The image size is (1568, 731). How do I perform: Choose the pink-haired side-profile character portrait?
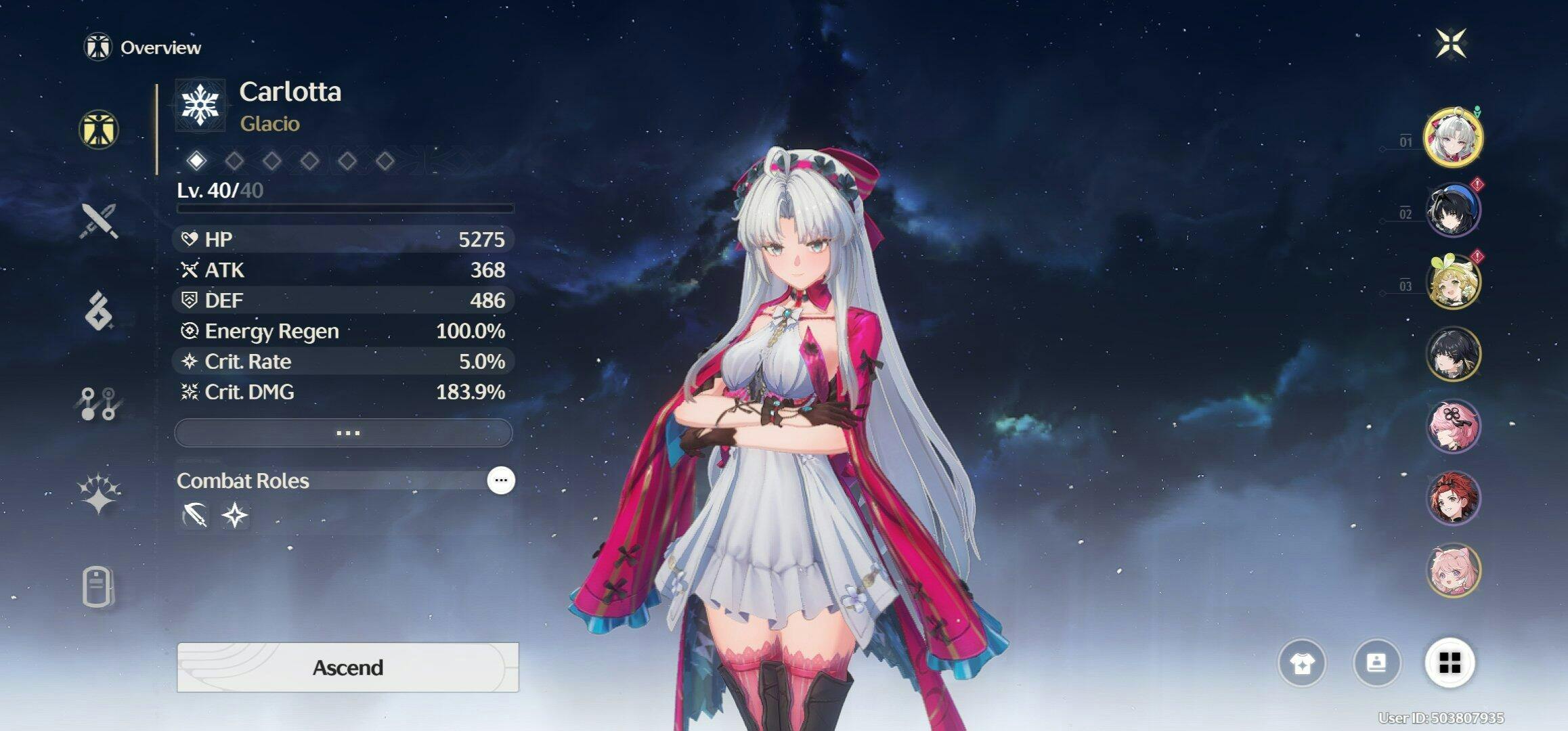point(1453,426)
